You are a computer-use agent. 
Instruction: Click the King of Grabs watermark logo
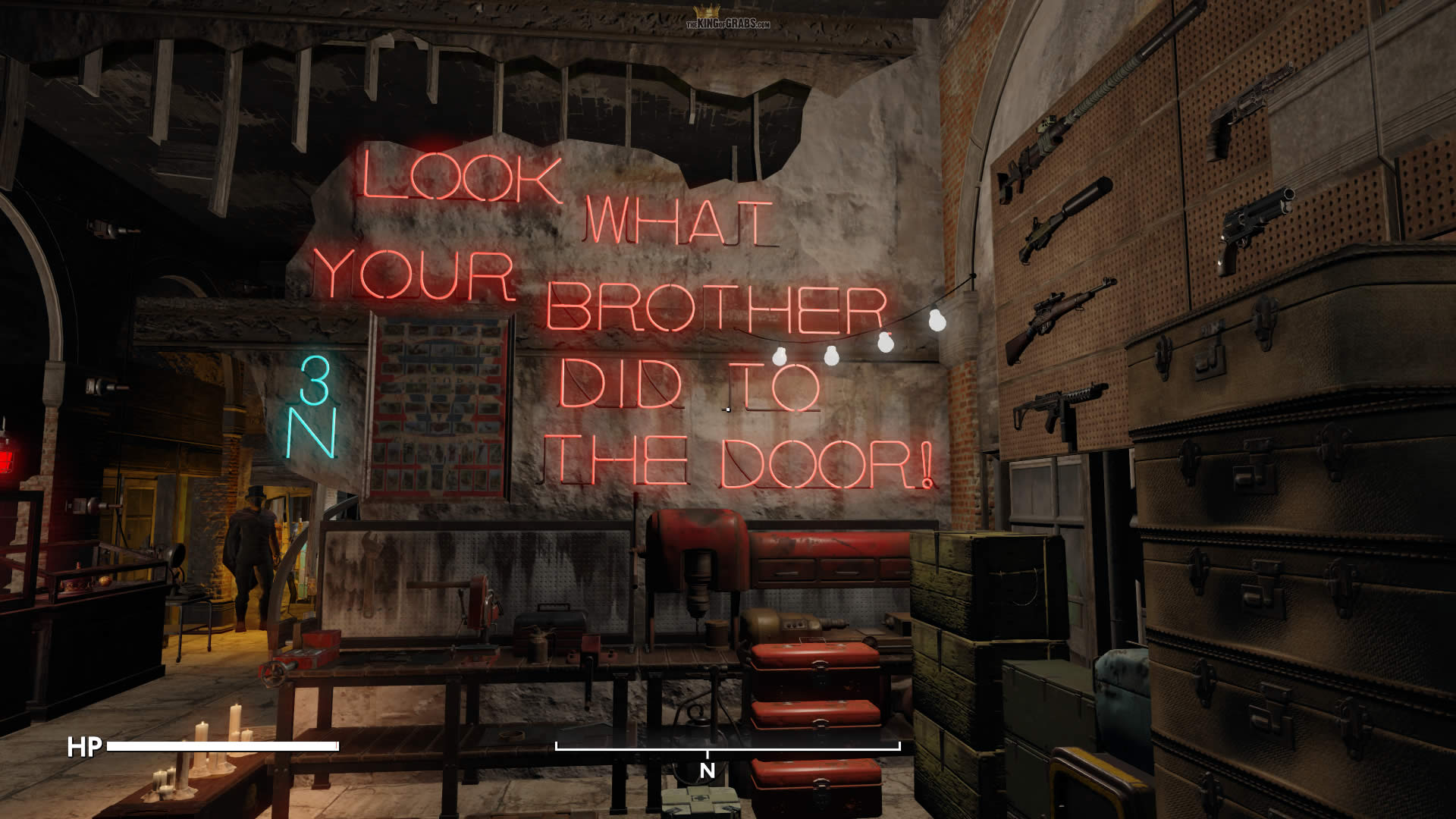pyautogui.click(x=727, y=18)
